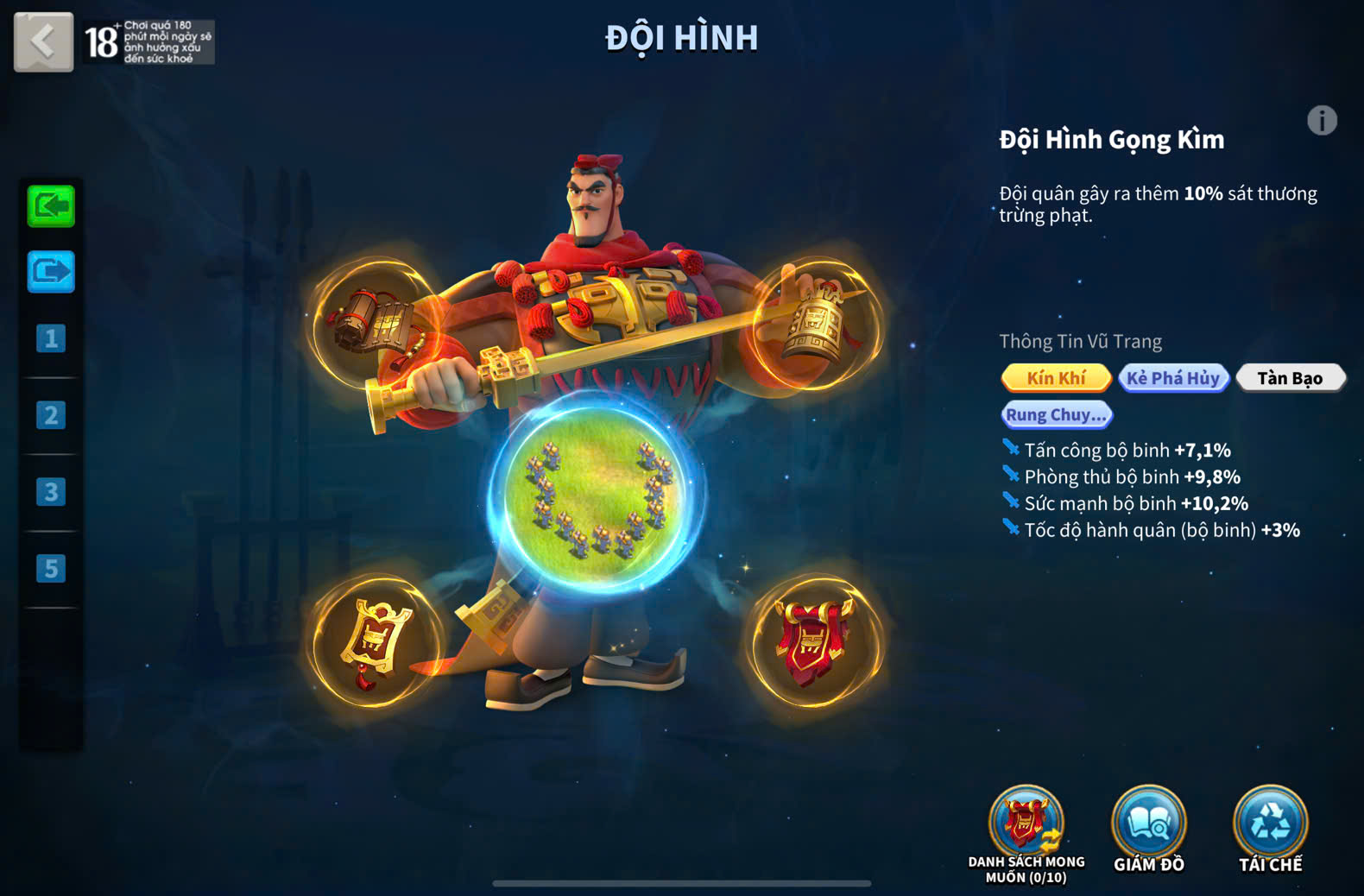Select formation preset 3
The height and width of the screenshot is (896, 1364).
(51, 492)
